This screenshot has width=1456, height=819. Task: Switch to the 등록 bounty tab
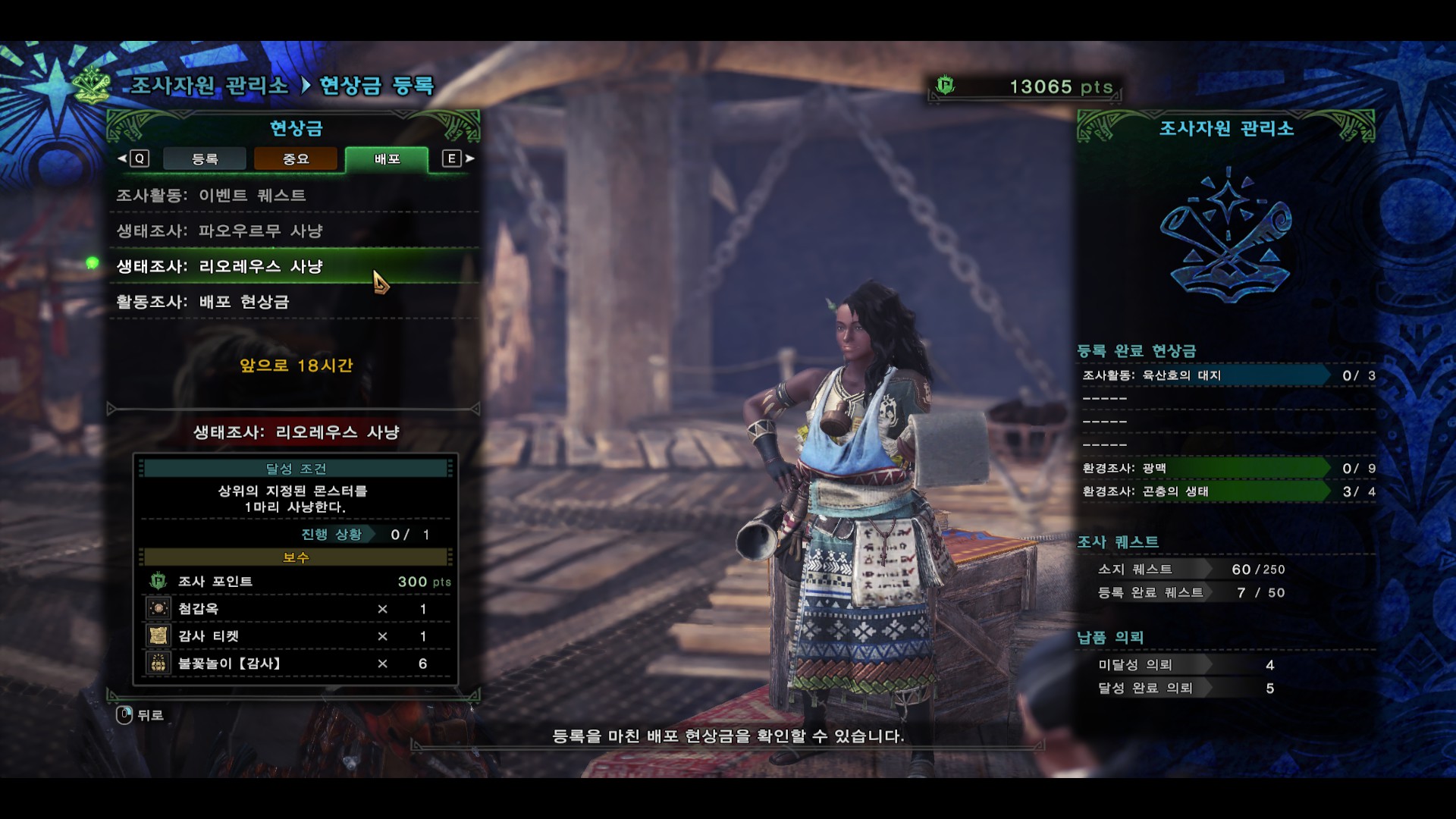coord(205,158)
